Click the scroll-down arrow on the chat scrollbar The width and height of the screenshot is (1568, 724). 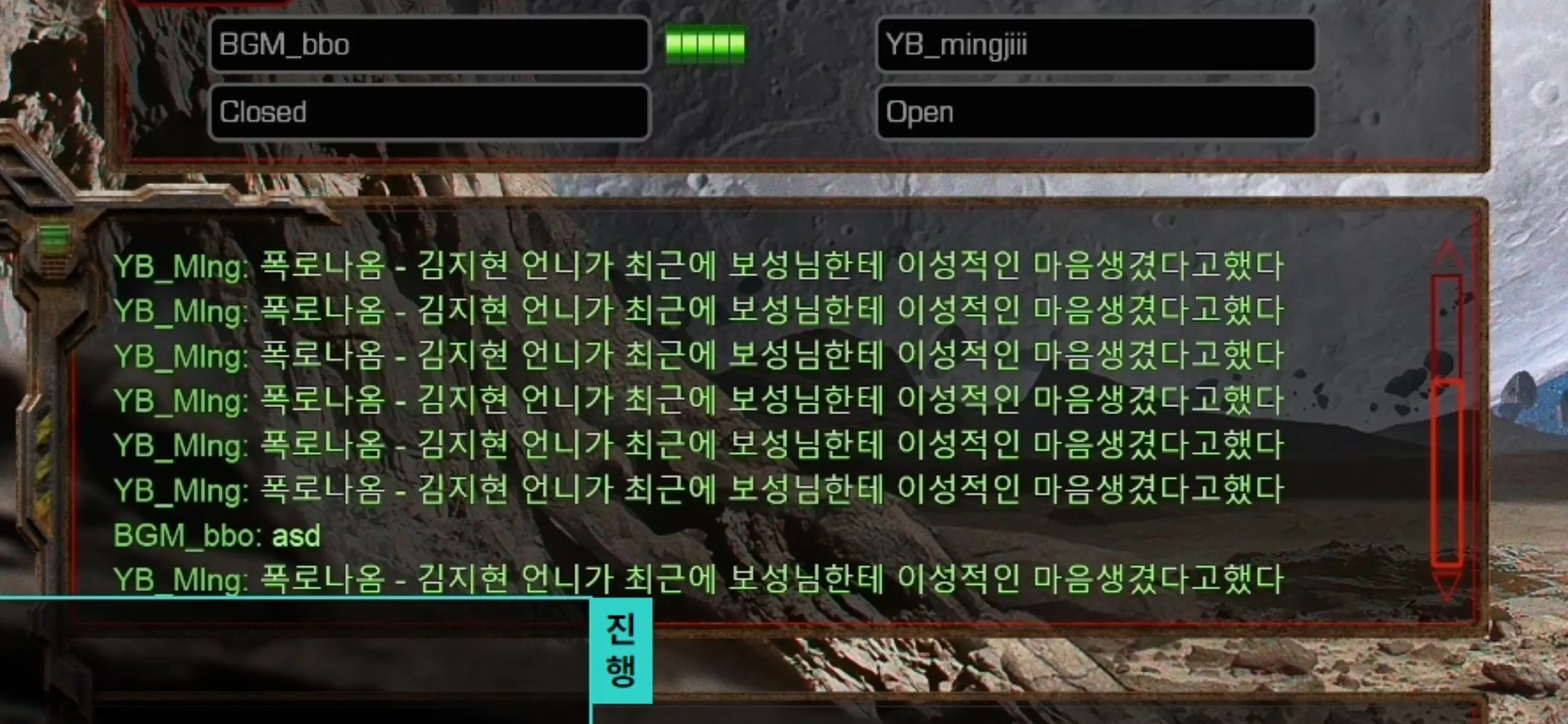coord(1447,588)
